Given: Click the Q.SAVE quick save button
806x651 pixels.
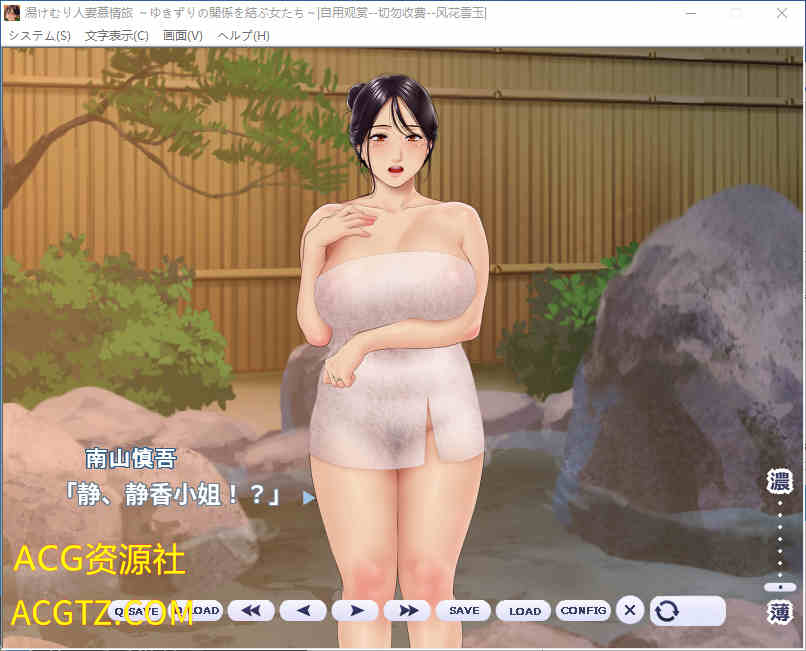Looking at the screenshot, I should (136, 610).
